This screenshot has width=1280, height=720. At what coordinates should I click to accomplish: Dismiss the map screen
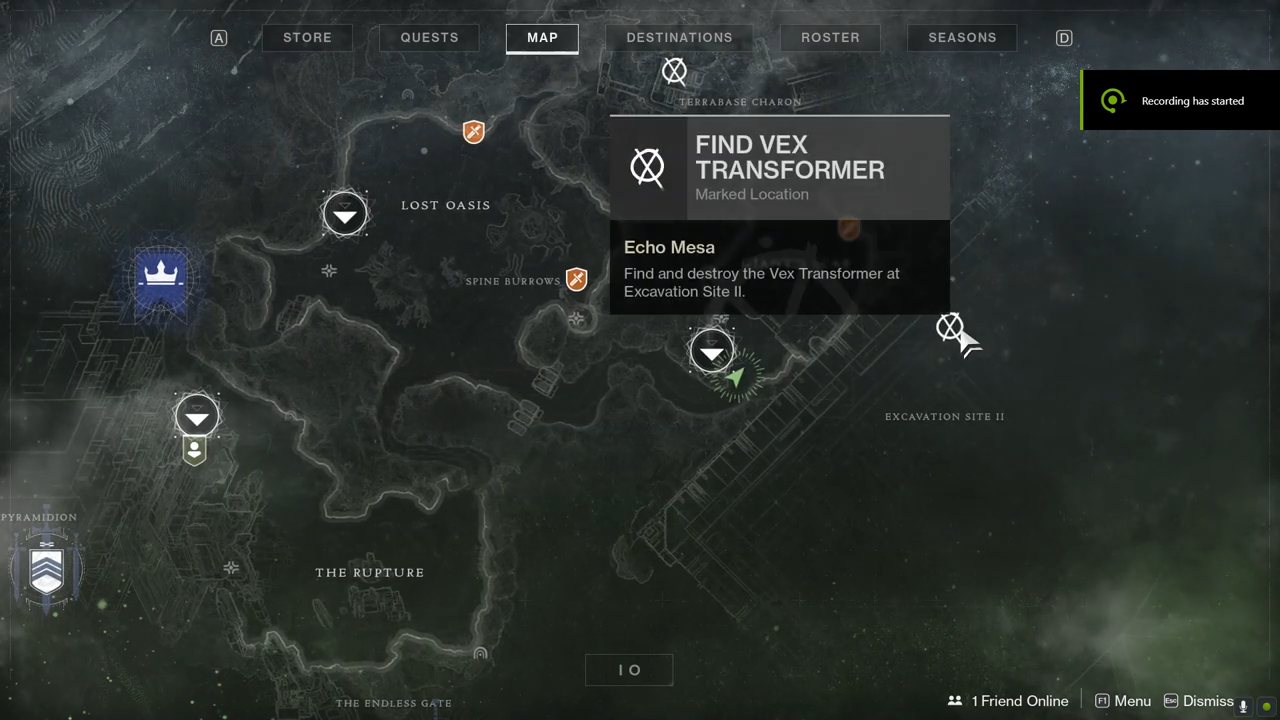1198,701
